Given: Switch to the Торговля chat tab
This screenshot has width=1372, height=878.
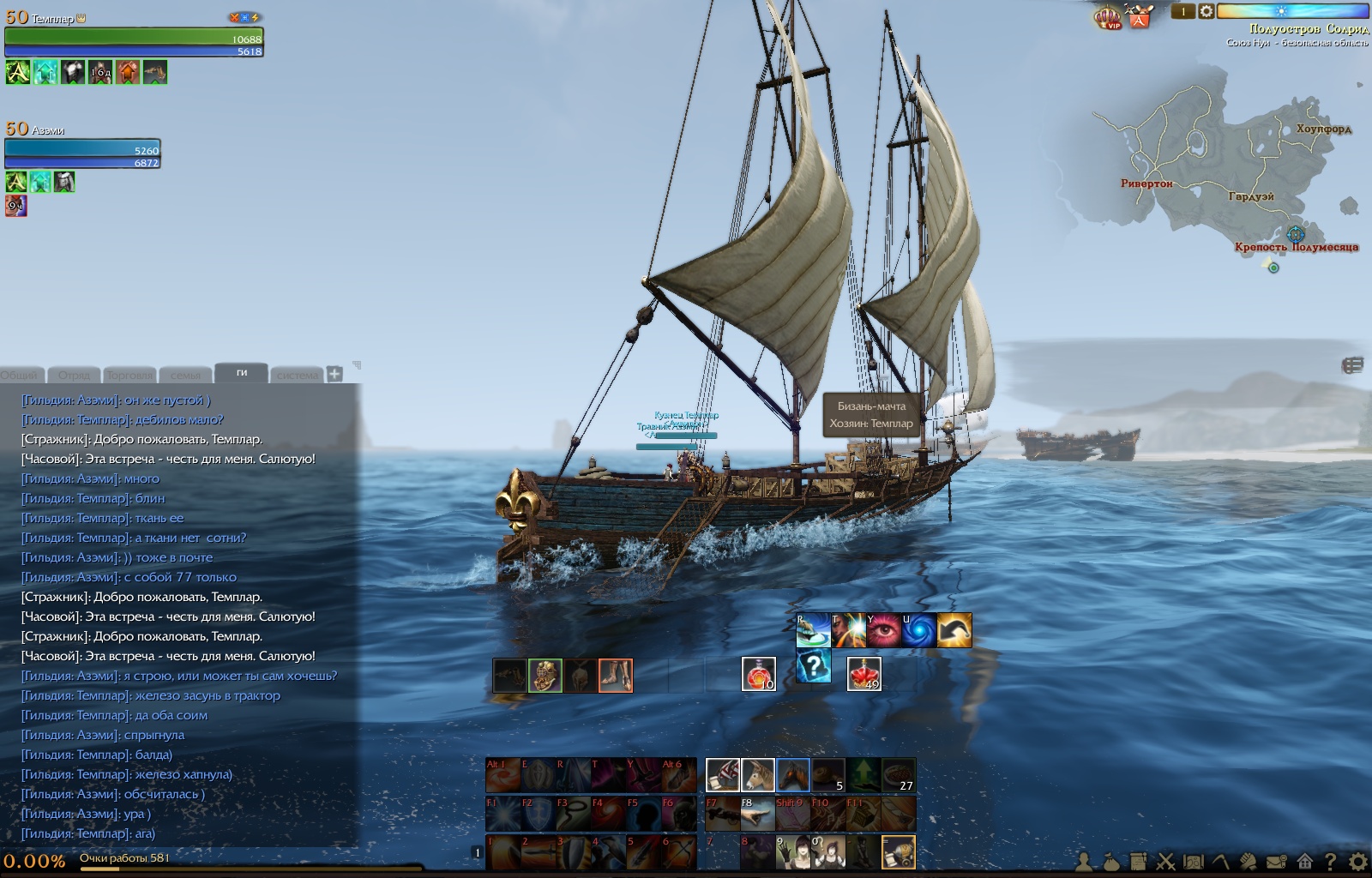Looking at the screenshot, I should click(129, 375).
